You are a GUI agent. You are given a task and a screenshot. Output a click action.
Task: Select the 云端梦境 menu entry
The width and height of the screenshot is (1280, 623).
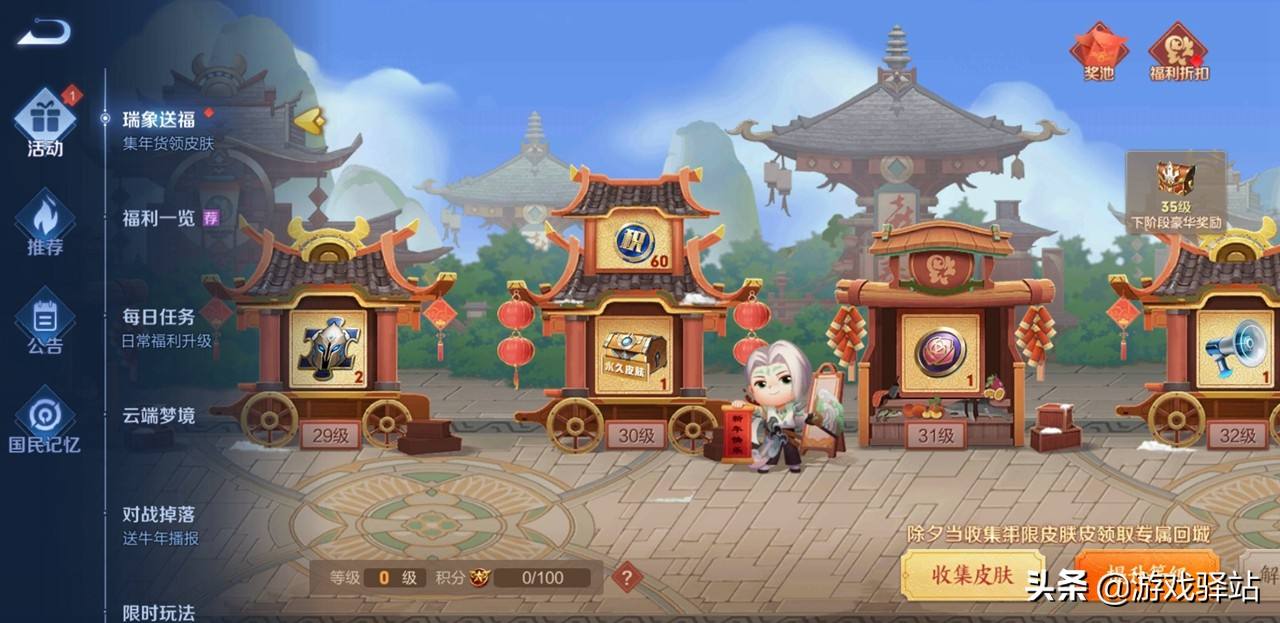click(159, 416)
